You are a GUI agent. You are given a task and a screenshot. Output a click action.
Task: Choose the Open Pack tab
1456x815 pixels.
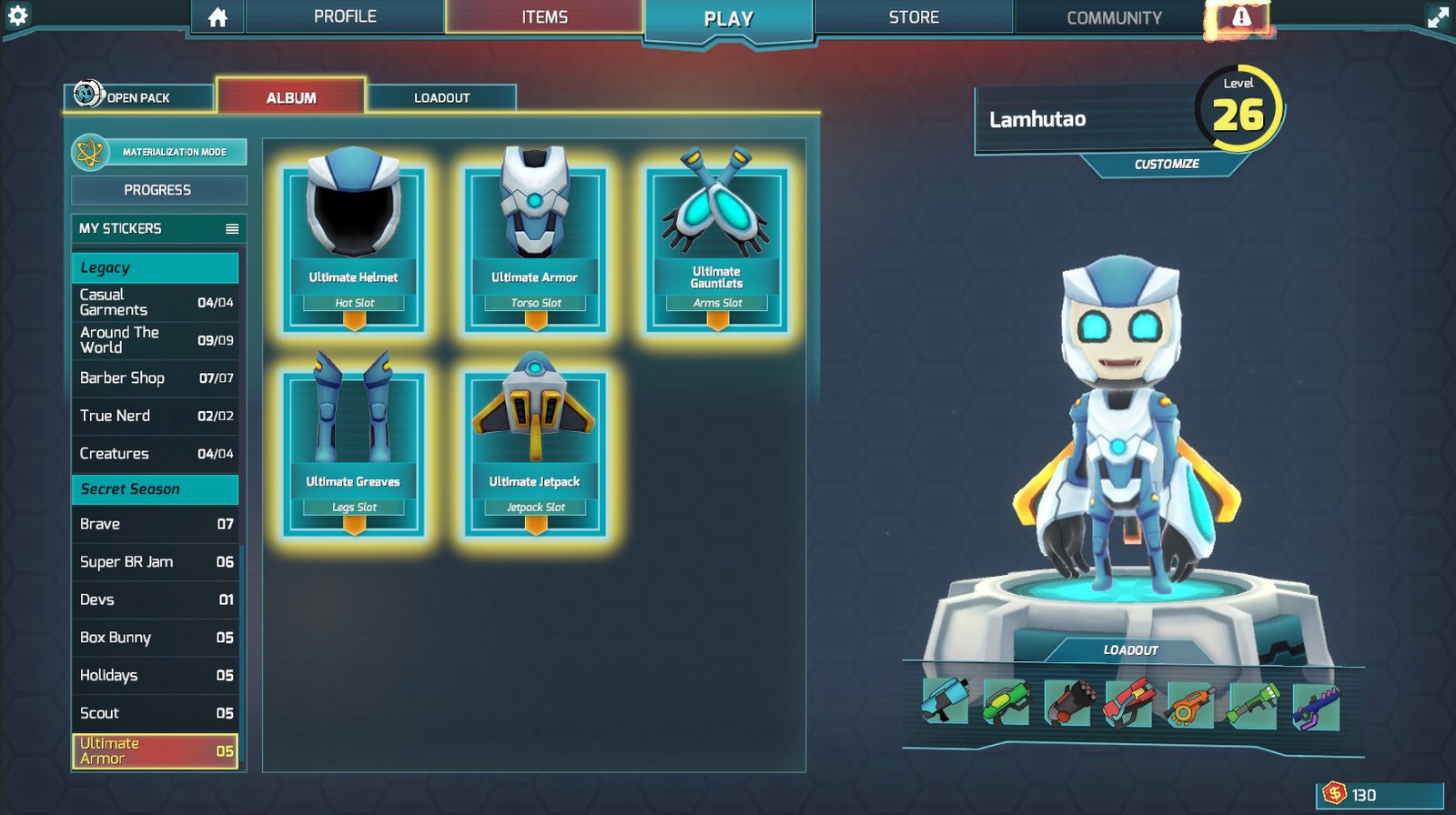[137, 97]
